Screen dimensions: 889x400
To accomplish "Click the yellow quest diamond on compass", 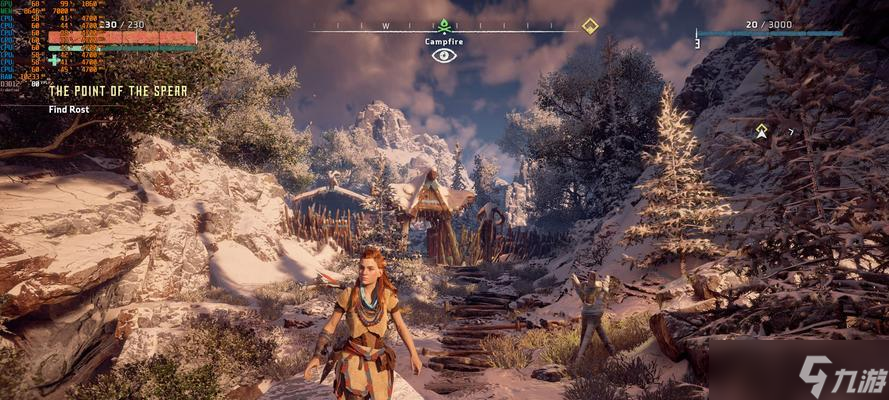I will click(590, 26).
